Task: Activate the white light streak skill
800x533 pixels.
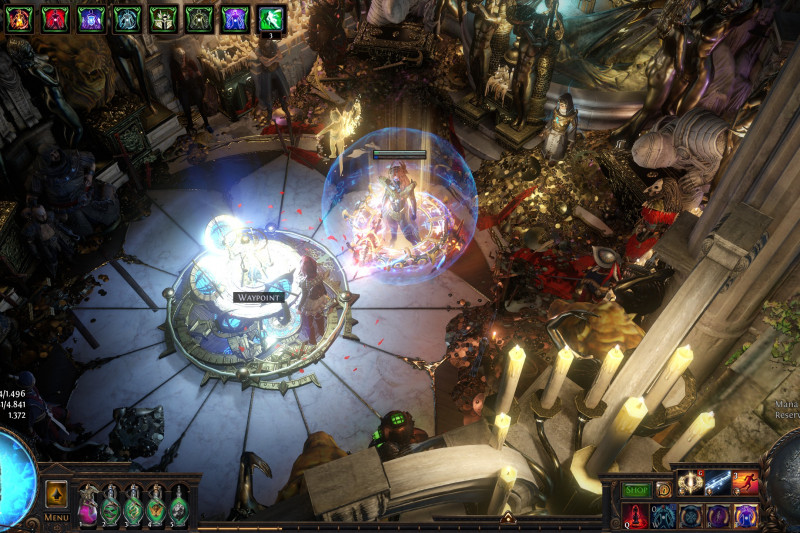Action: (x=718, y=484)
